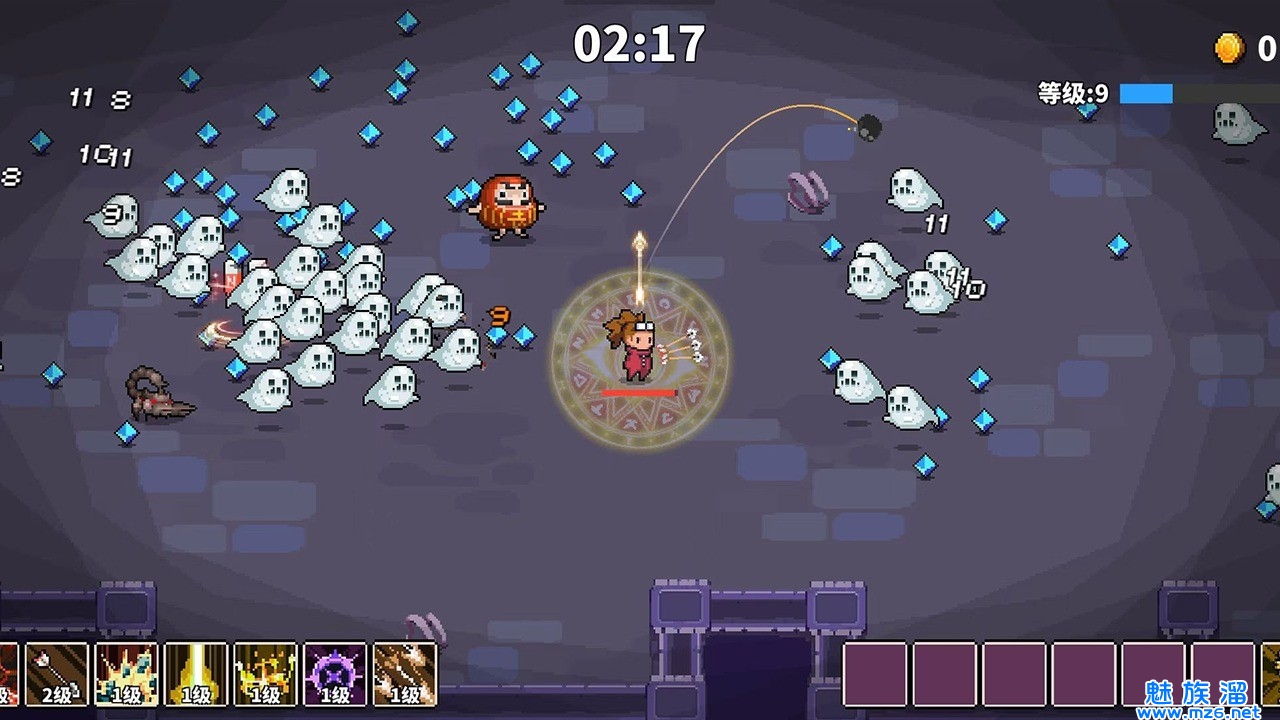The image size is (1280, 720).
Task: Select the multiple arrows skill icon
Action: coord(405,674)
